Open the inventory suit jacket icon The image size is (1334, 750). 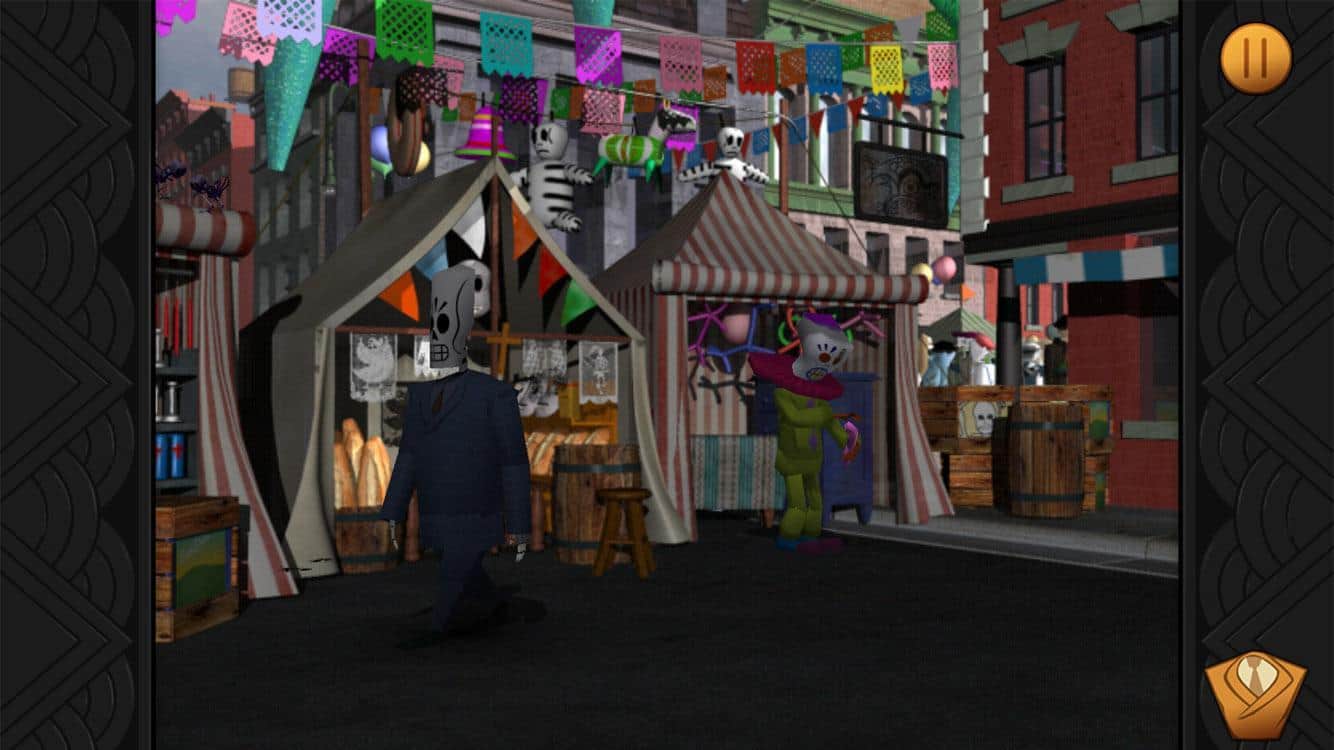[x=1254, y=695]
